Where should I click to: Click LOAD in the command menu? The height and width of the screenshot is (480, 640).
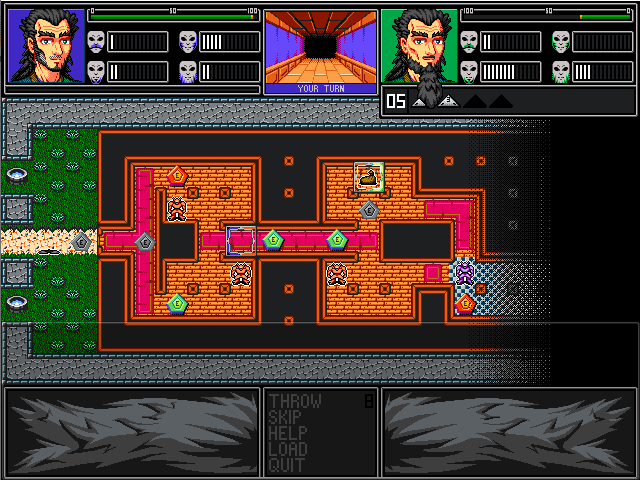(x=288, y=450)
